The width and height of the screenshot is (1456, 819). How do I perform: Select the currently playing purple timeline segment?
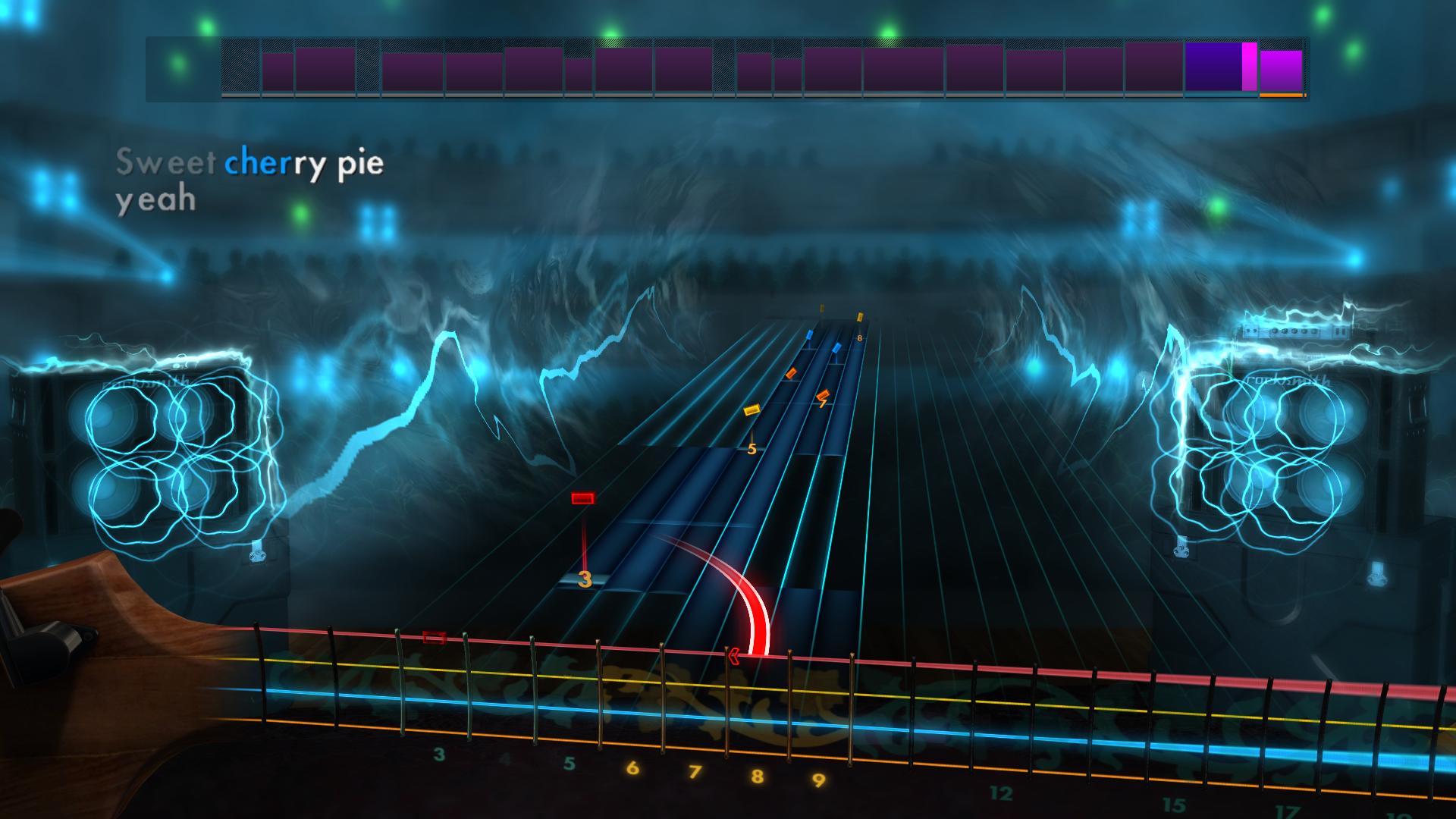click(x=1213, y=67)
